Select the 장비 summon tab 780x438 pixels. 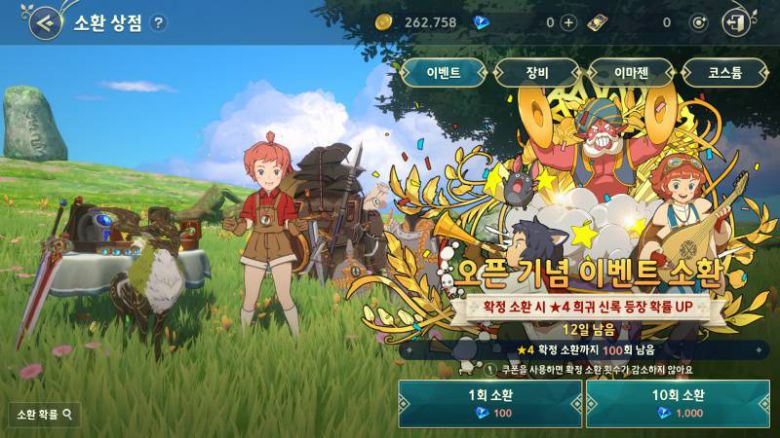click(x=537, y=73)
